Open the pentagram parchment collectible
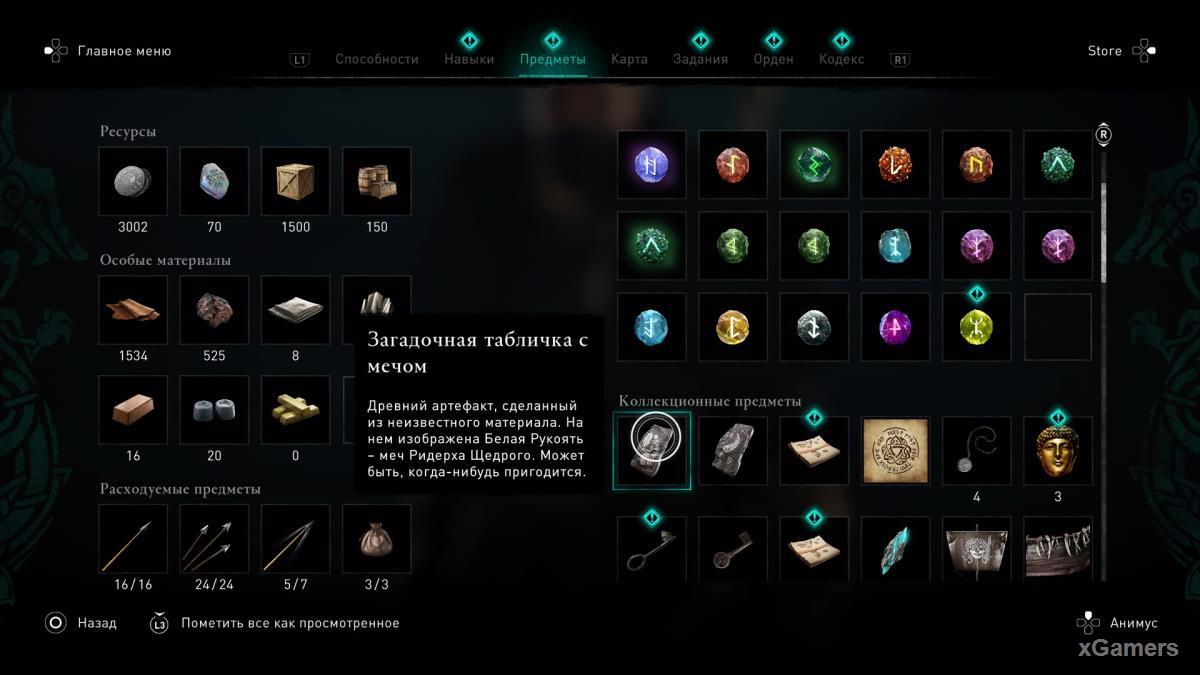1200x675 pixels. (x=895, y=451)
